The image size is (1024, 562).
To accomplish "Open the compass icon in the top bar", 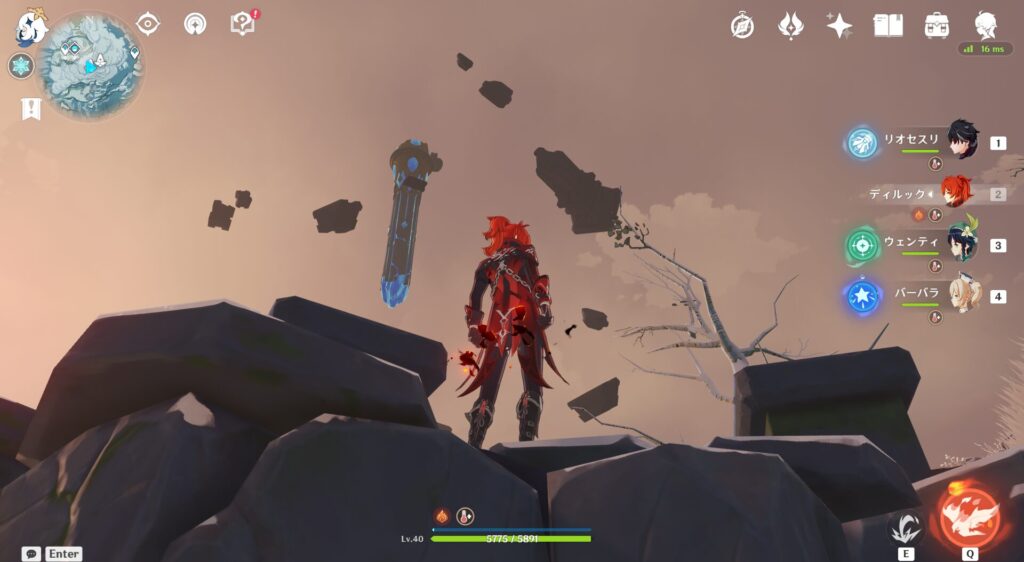I will pyautogui.click(x=742, y=26).
